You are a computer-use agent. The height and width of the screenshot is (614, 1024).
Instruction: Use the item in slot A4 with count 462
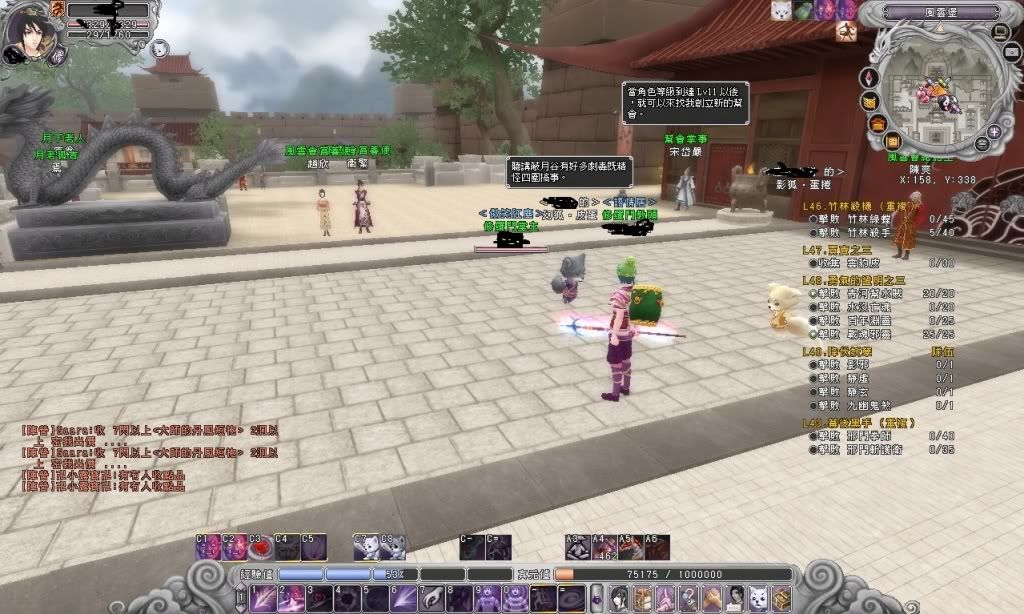603,548
